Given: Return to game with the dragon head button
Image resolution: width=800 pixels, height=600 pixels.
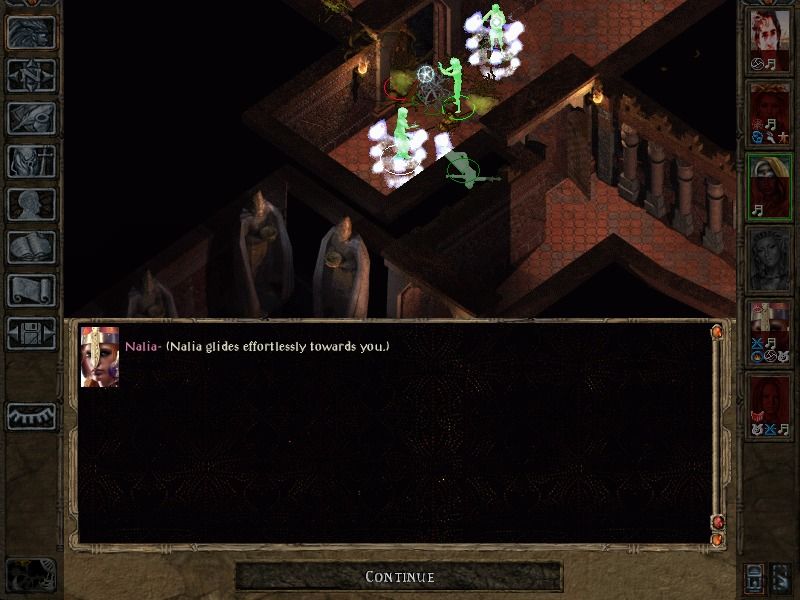Looking at the screenshot, I should [x=31, y=32].
